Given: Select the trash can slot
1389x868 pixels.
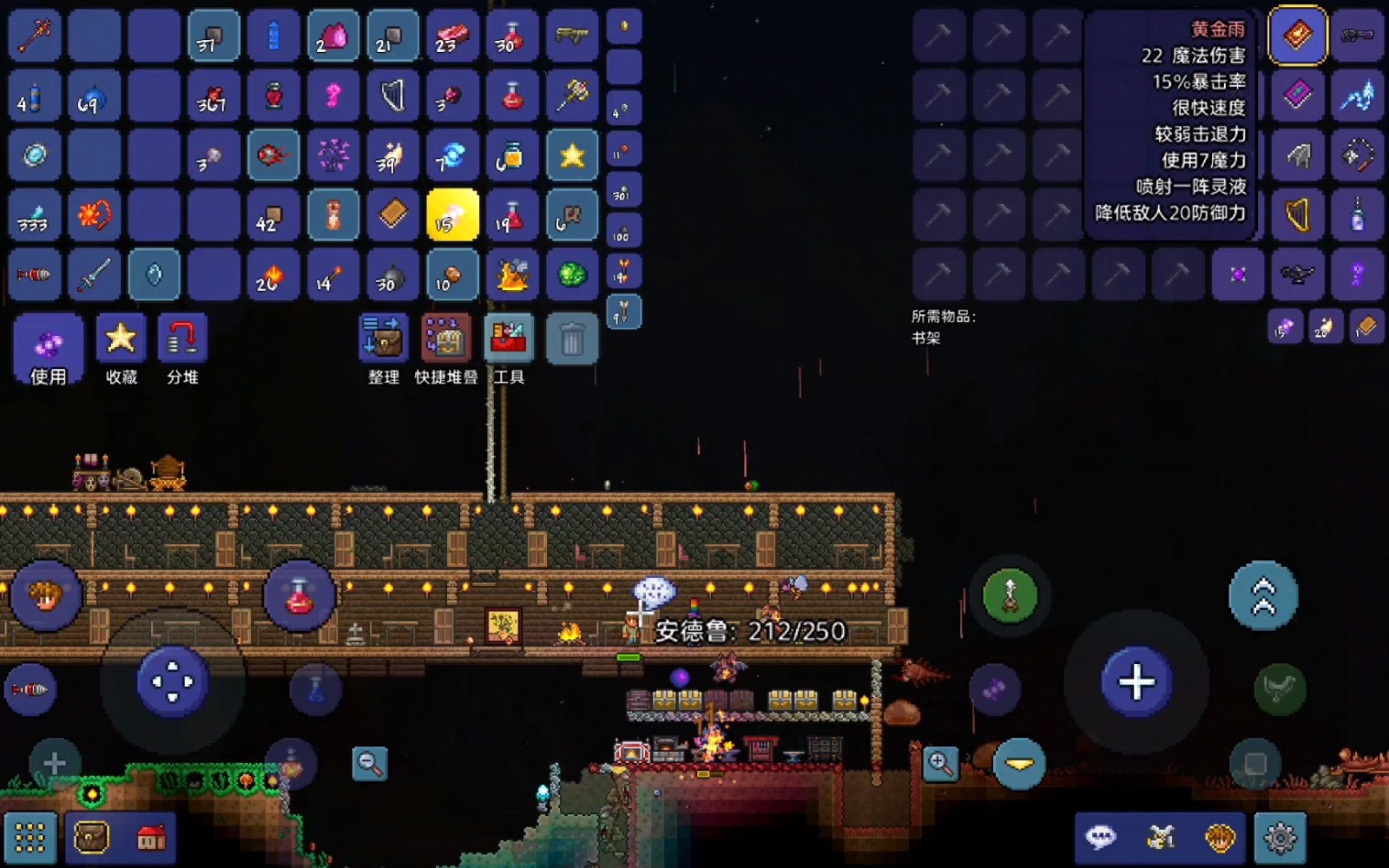Looking at the screenshot, I should point(571,339).
